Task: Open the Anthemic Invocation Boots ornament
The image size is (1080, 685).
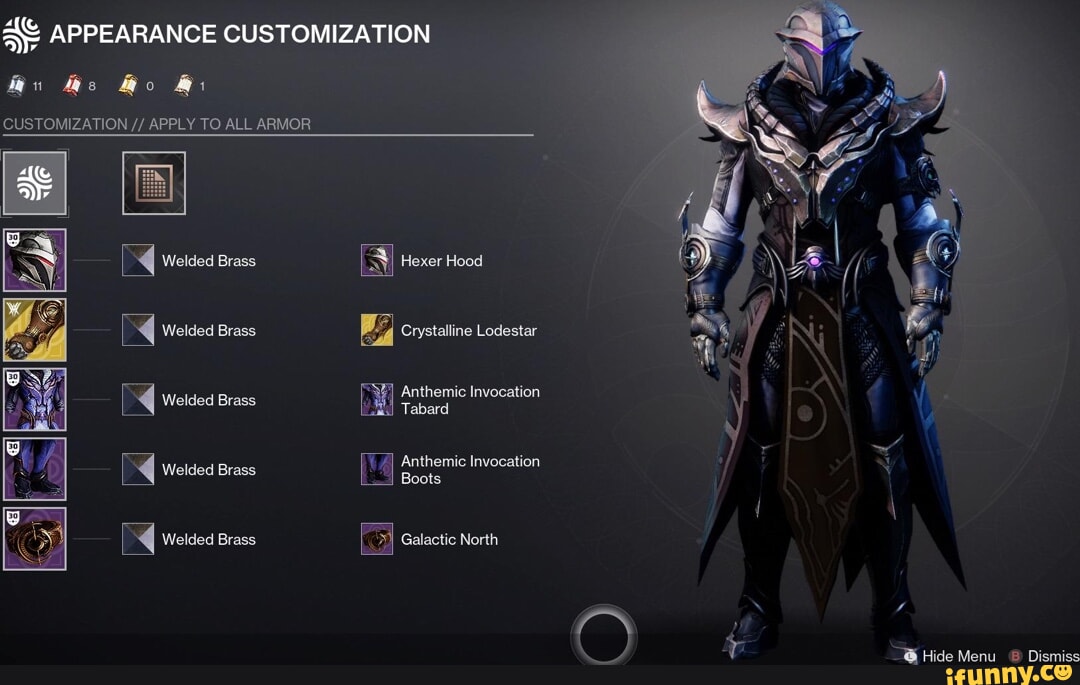Action: point(377,469)
